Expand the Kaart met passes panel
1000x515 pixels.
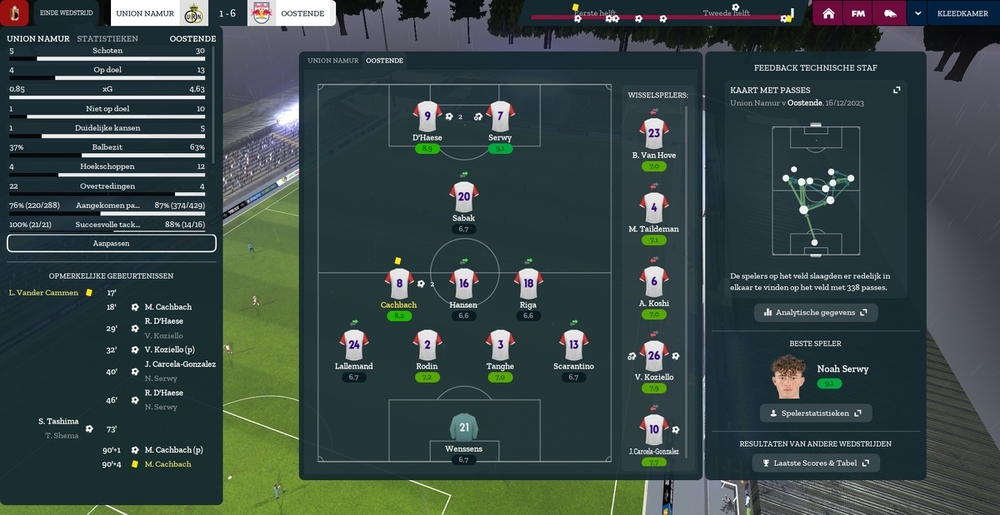coord(897,90)
